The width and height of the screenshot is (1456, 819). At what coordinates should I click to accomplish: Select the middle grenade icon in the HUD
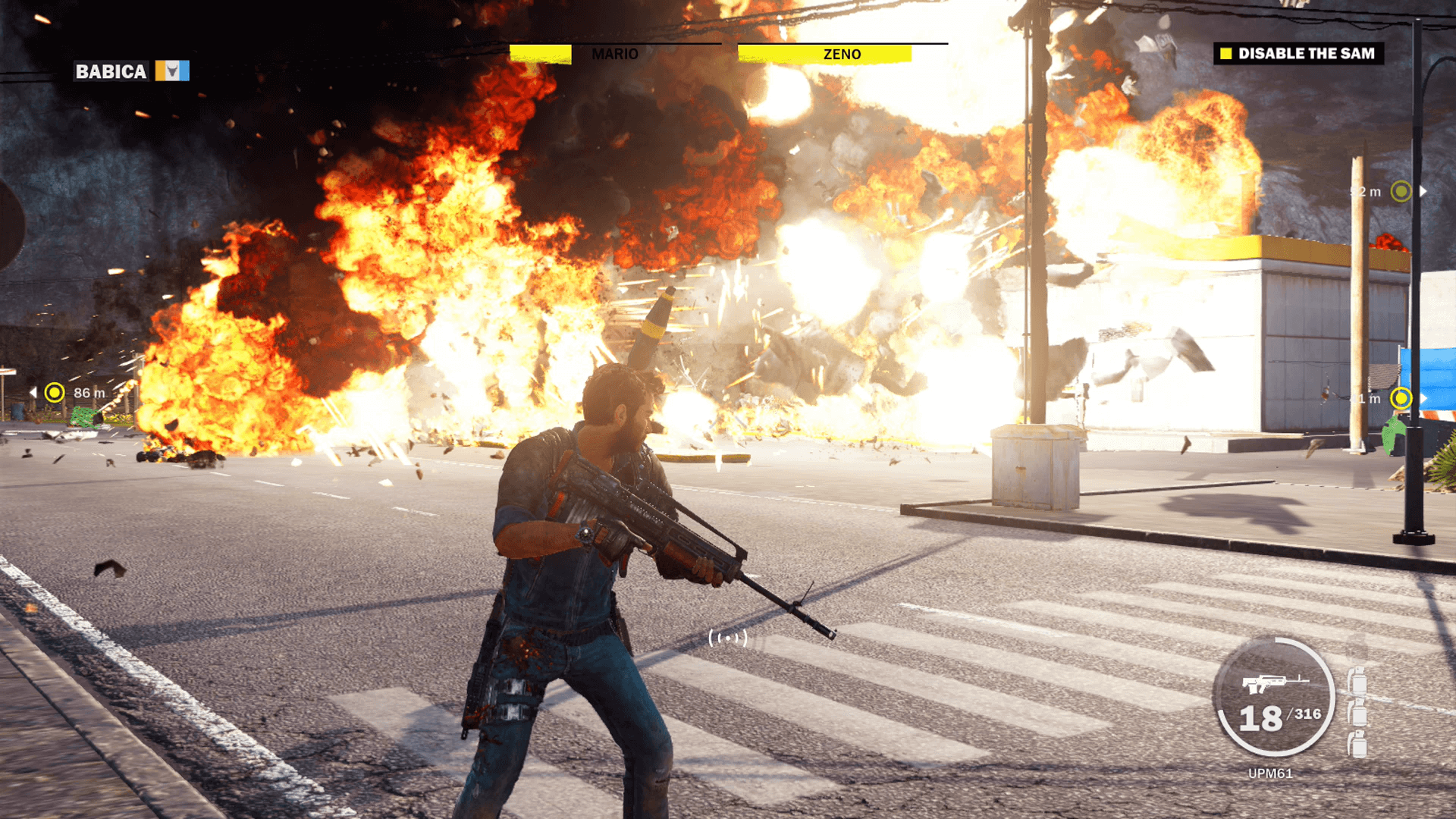(x=1356, y=713)
